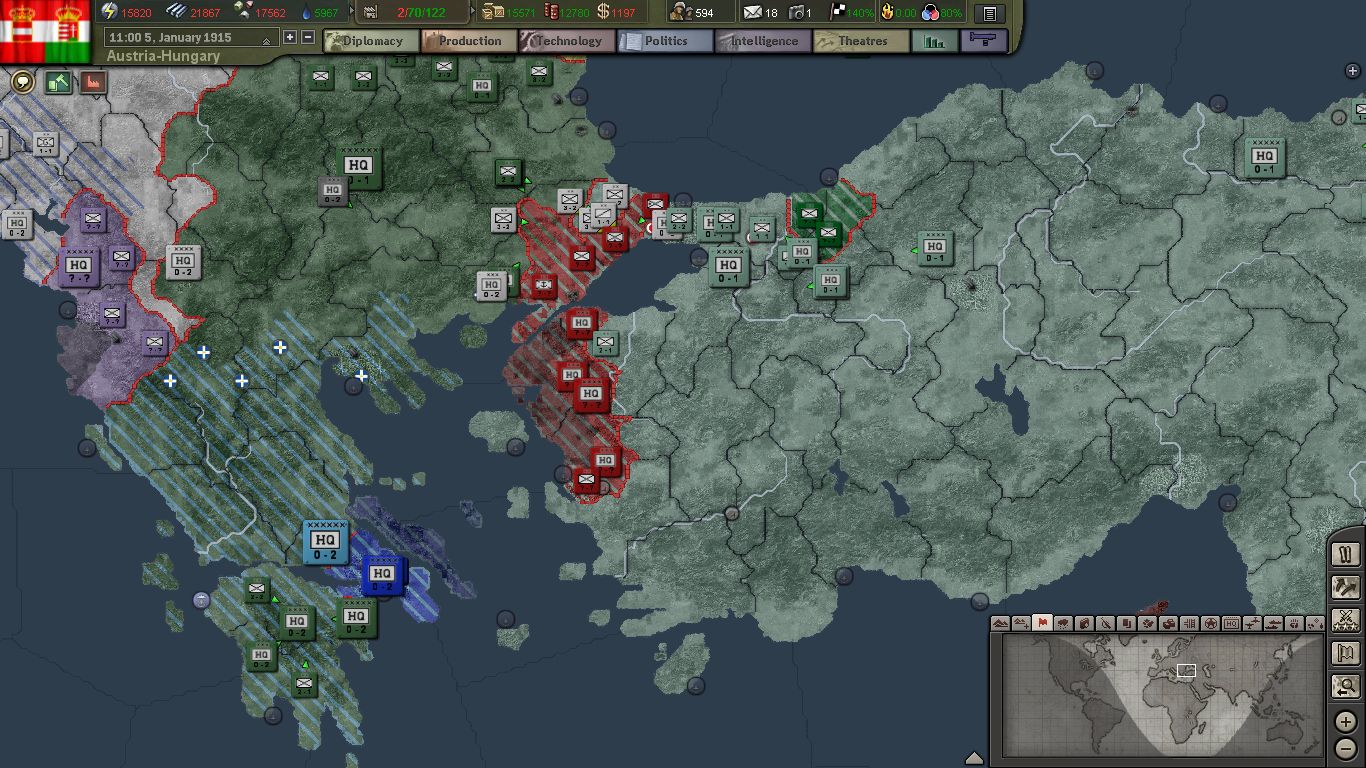Screen dimensions: 1366x768
Task: Click the magnifying glass find button
Action: pos(1346,687)
